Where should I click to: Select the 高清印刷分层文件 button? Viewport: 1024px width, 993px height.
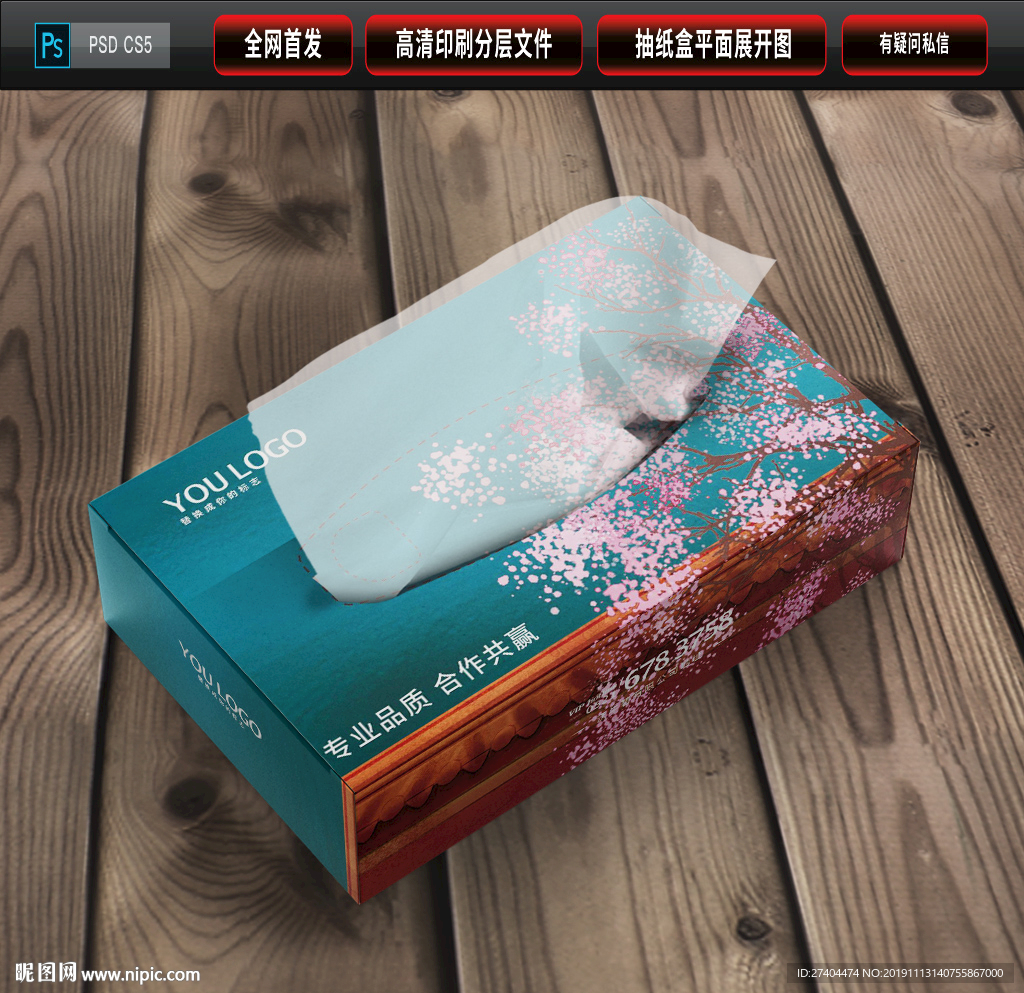tap(473, 44)
